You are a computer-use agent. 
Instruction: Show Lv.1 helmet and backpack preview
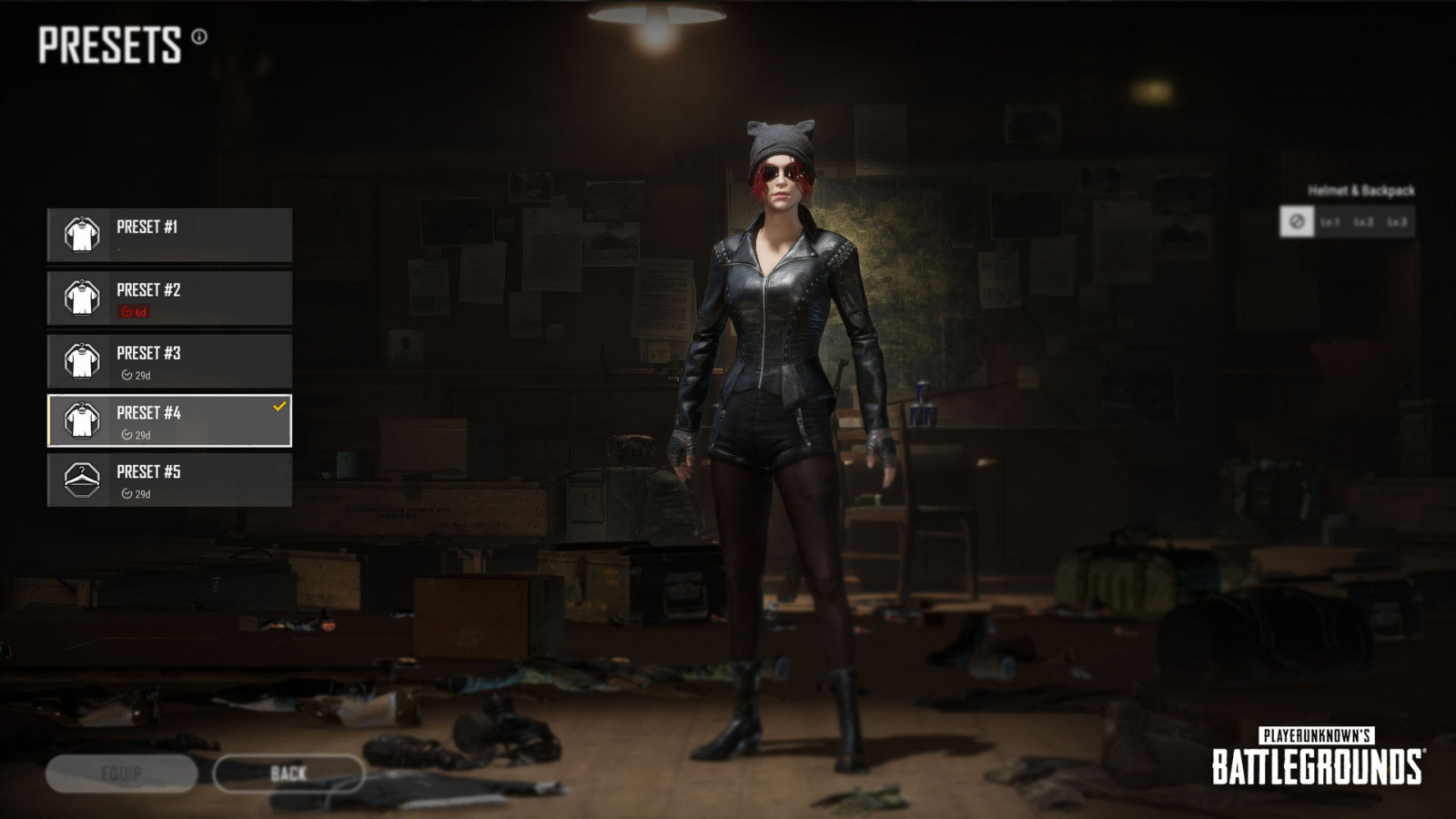click(x=1330, y=221)
